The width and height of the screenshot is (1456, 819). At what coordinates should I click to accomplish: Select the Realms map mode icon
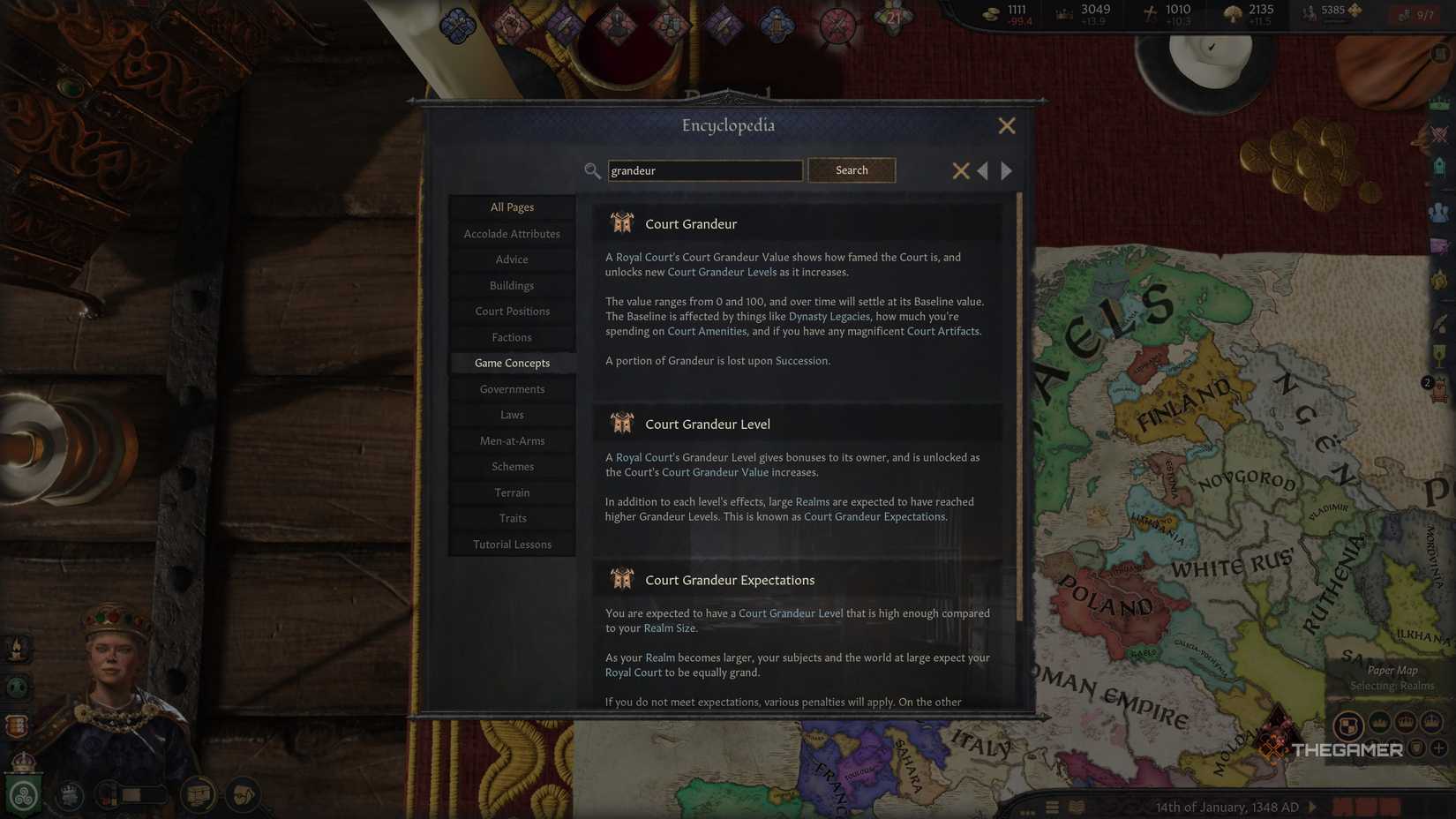click(1348, 724)
